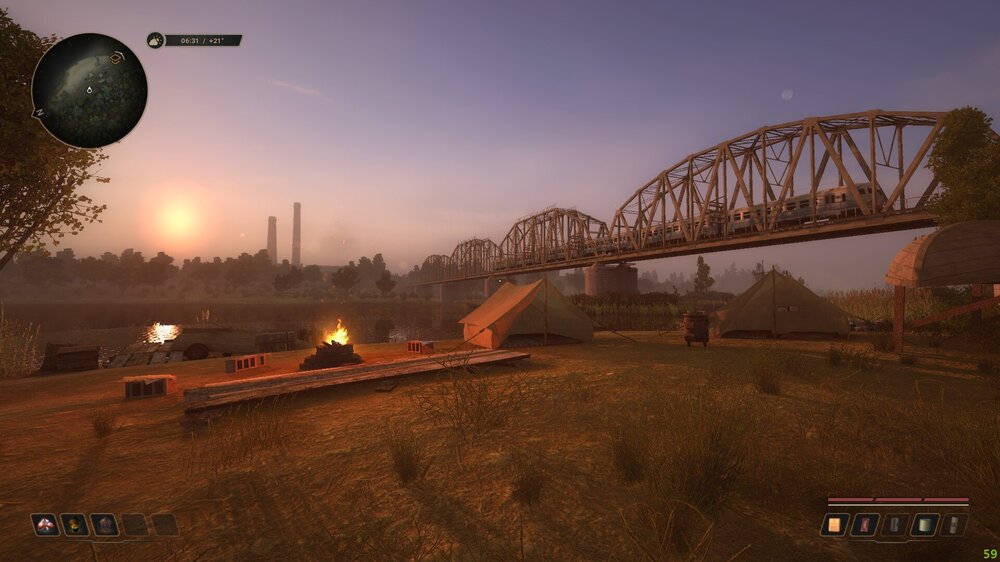1000x562 pixels.
Task: Select the red-white item in the left hotbar
Action: (x=45, y=524)
